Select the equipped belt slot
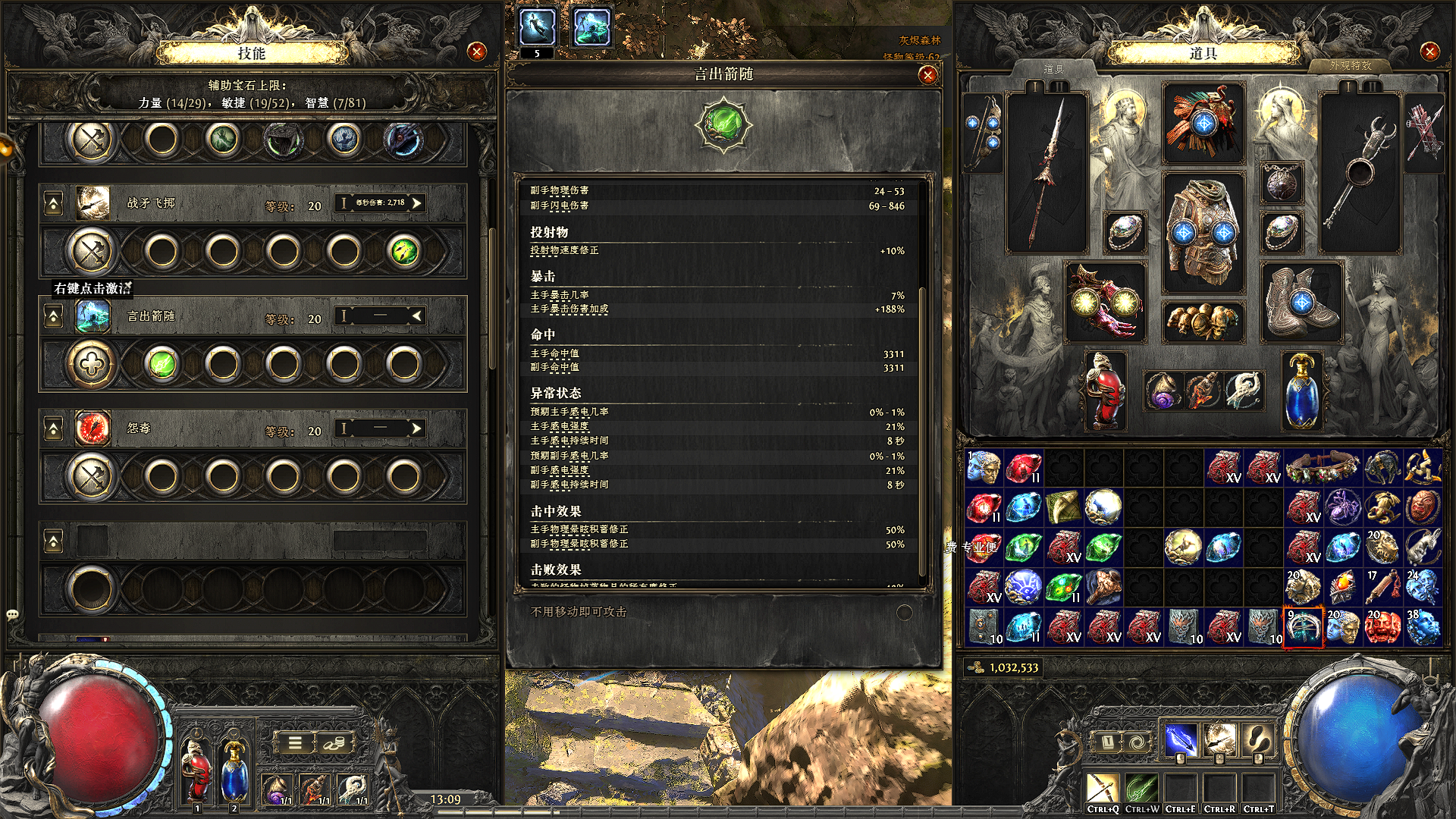Image resolution: width=1456 pixels, height=819 pixels. 1203,320
